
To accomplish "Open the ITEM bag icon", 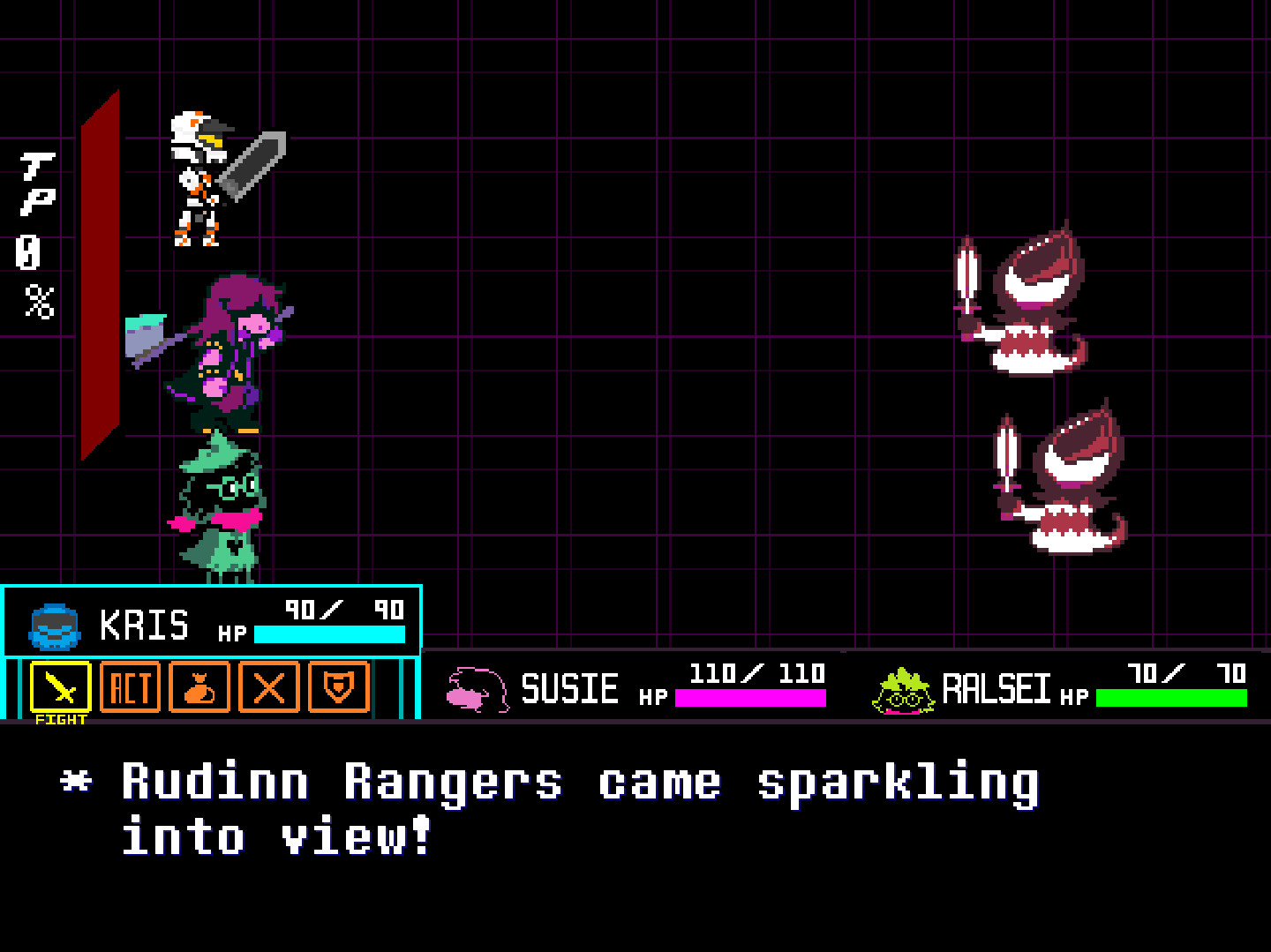I will click(200, 689).
